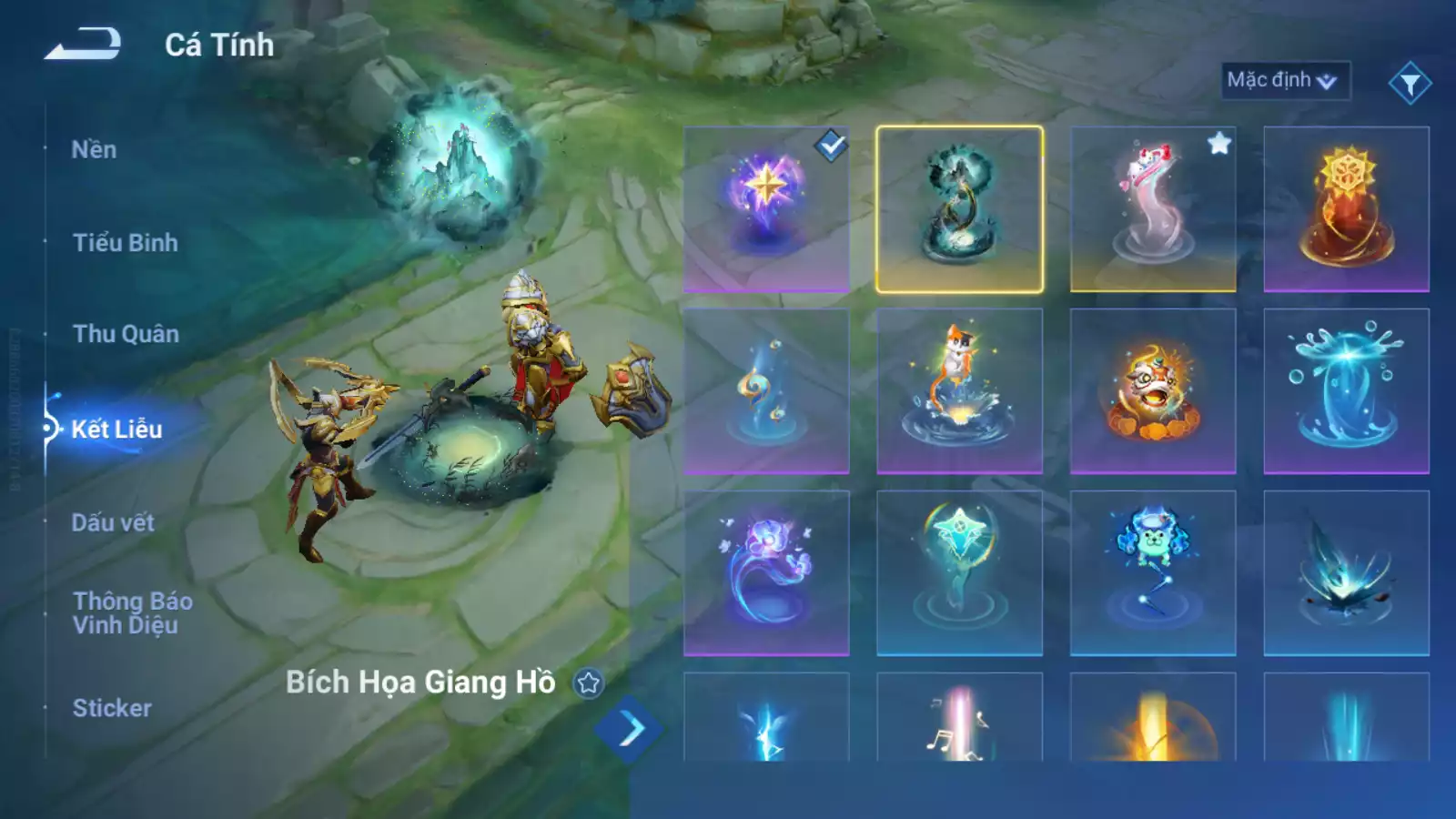Open the Sticker category tab
This screenshot has height=819, width=1456.
tap(111, 708)
